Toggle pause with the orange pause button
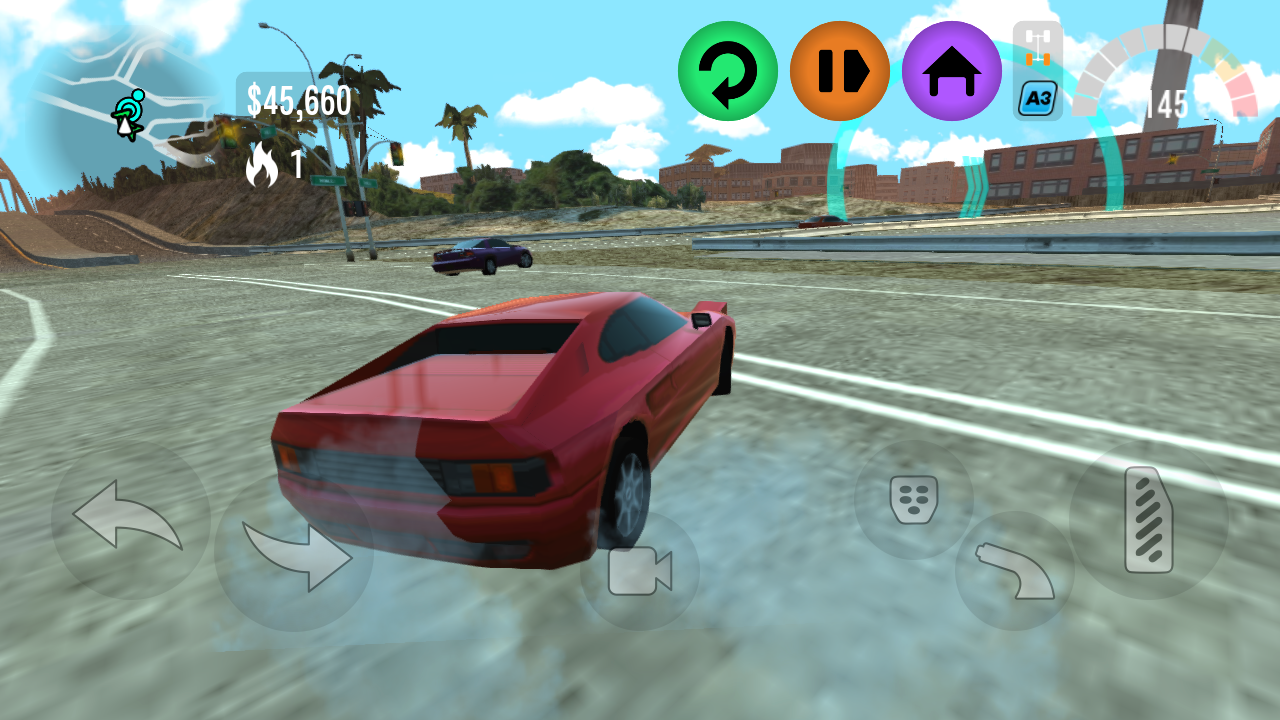 click(x=839, y=70)
